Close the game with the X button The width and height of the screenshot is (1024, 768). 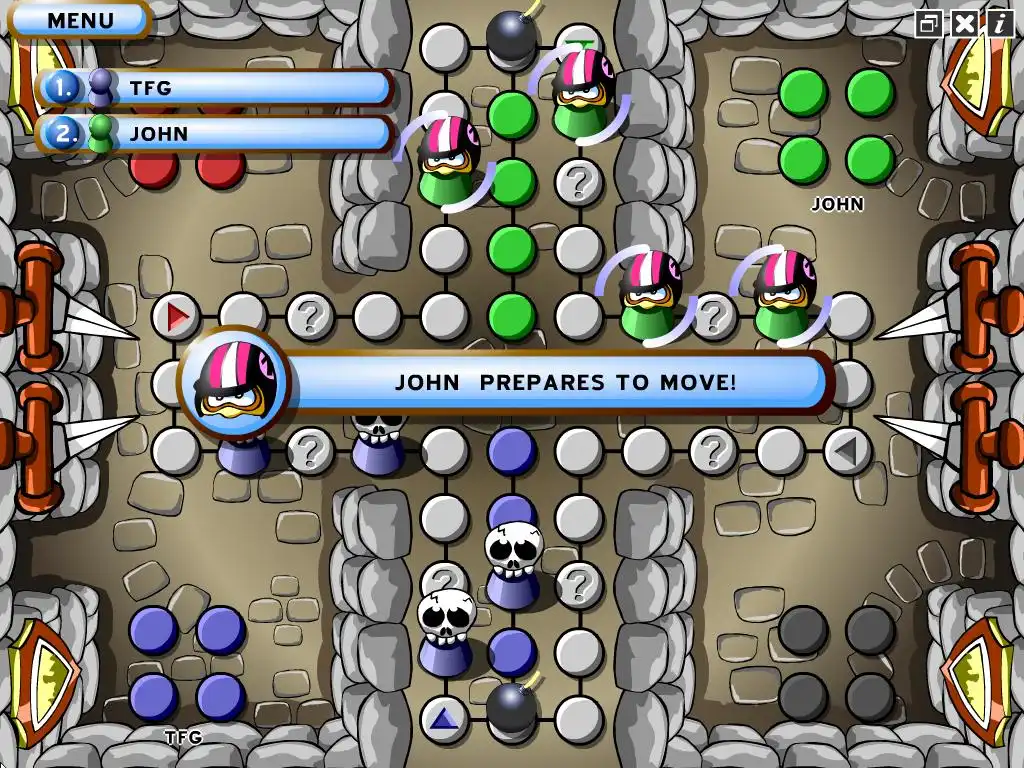[964, 23]
